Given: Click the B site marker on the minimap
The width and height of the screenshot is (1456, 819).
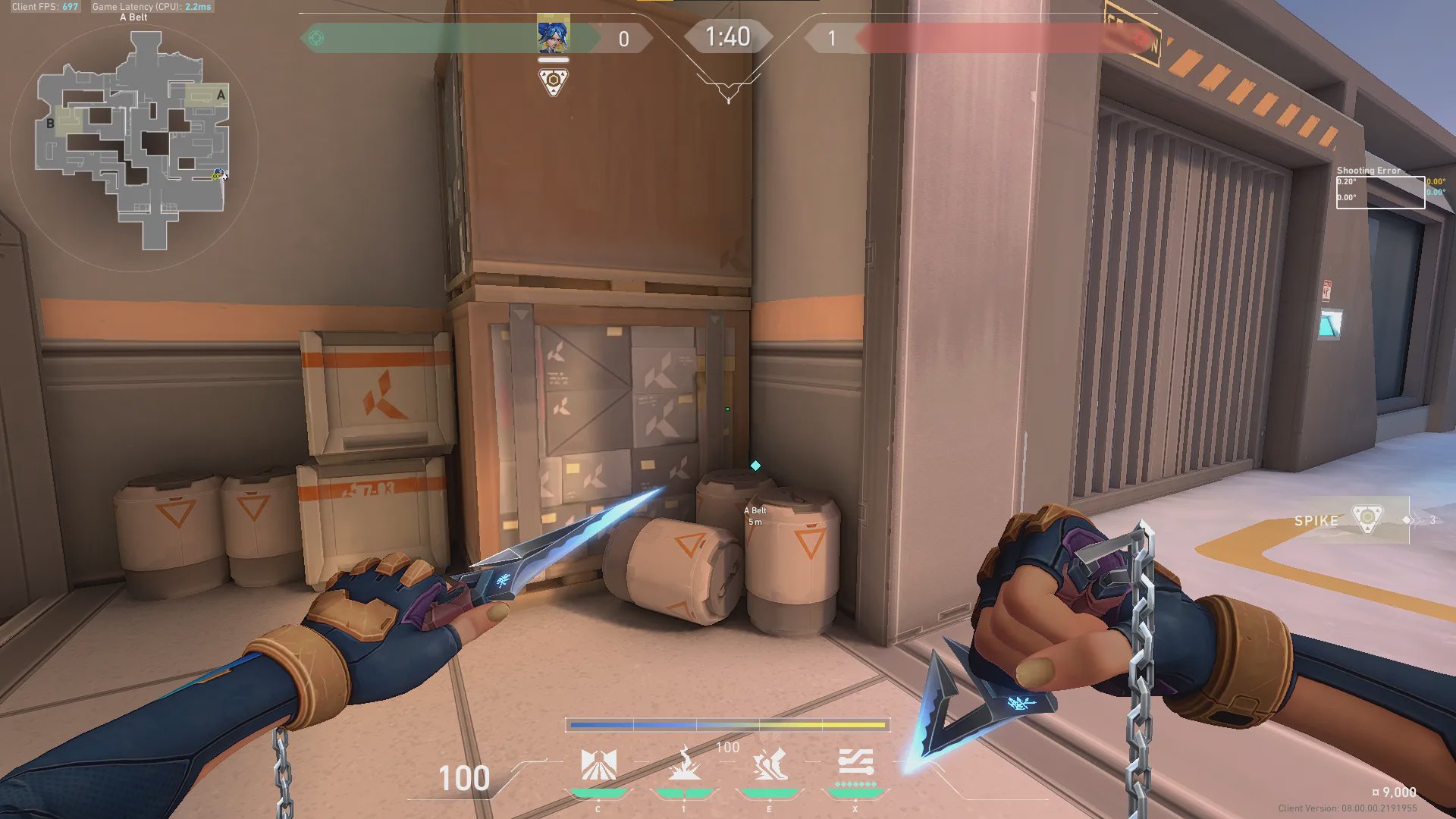Looking at the screenshot, I should tap(50, 123).
